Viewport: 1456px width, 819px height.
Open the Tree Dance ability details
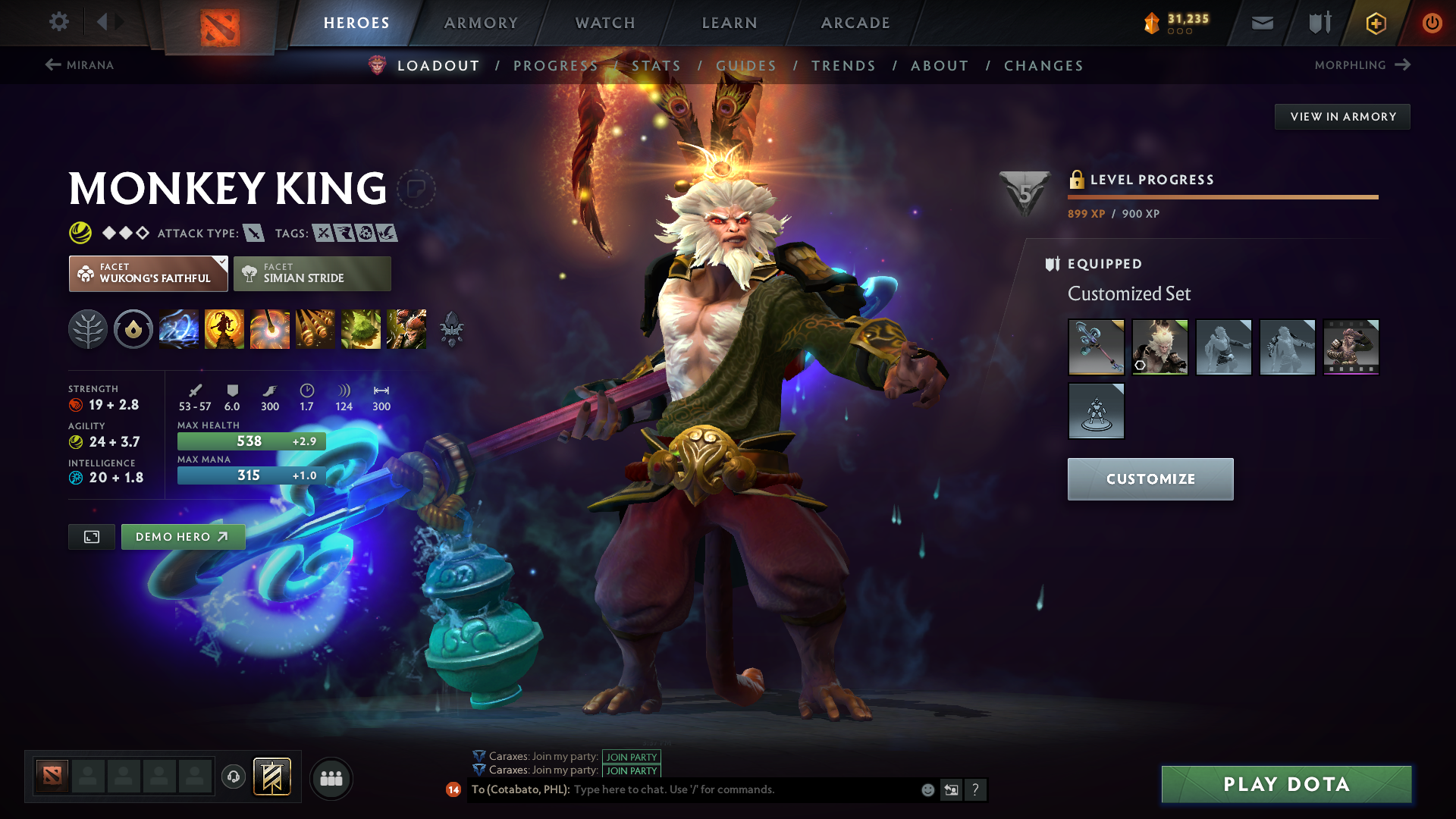click(x=224, y=329)
